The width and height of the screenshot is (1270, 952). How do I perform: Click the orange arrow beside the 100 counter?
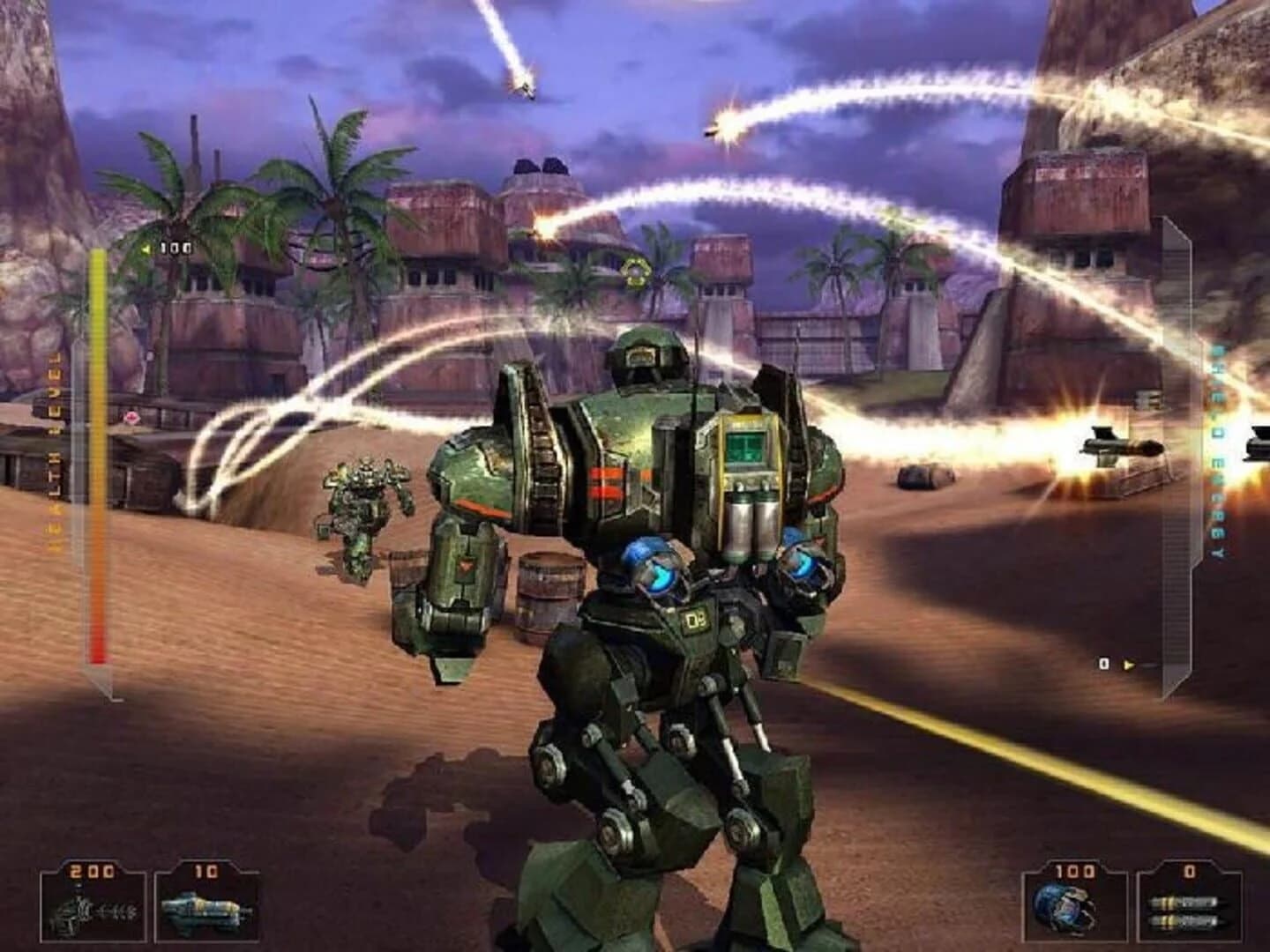click(x=144, y=249)
